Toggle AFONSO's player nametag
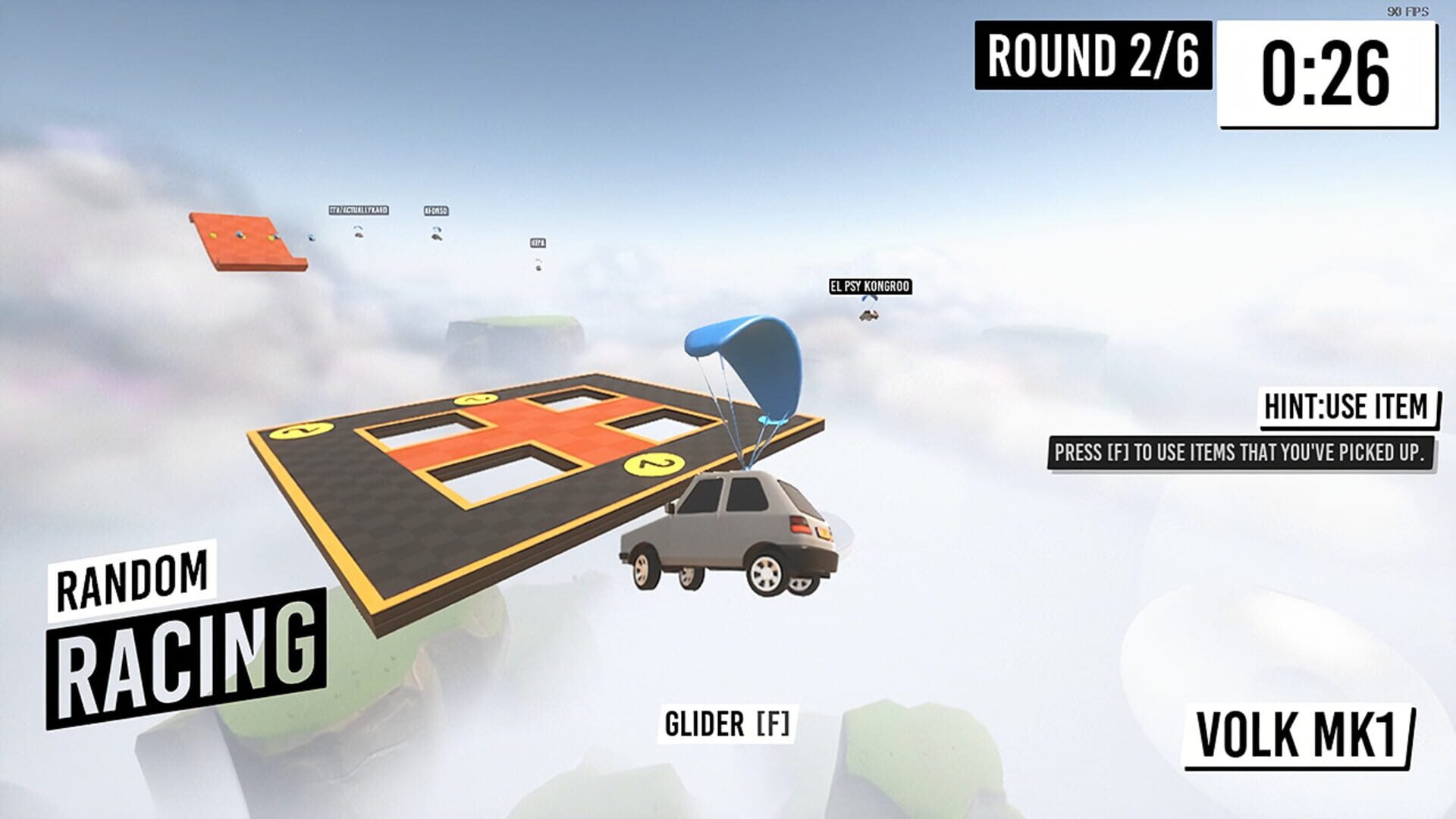The image size is (1456, 819). coord(438,211)
